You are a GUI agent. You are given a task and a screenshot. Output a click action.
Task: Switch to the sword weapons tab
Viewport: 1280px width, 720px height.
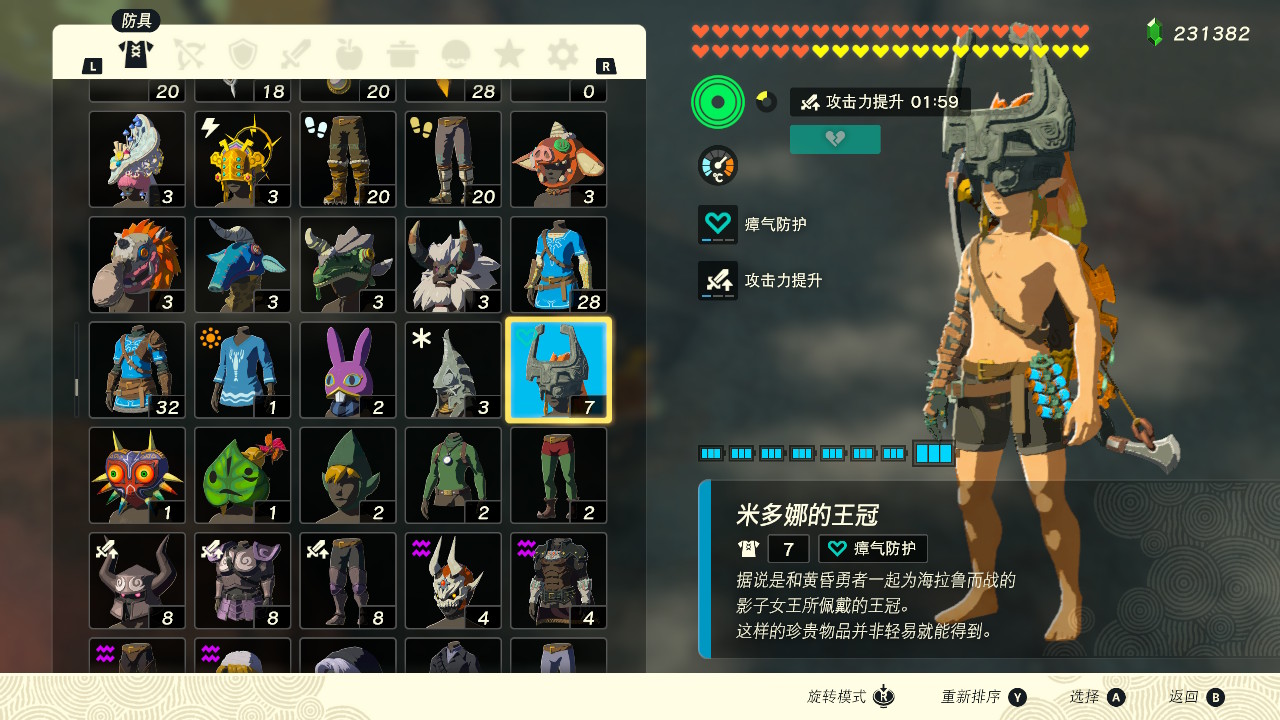(x=297, y=53)
